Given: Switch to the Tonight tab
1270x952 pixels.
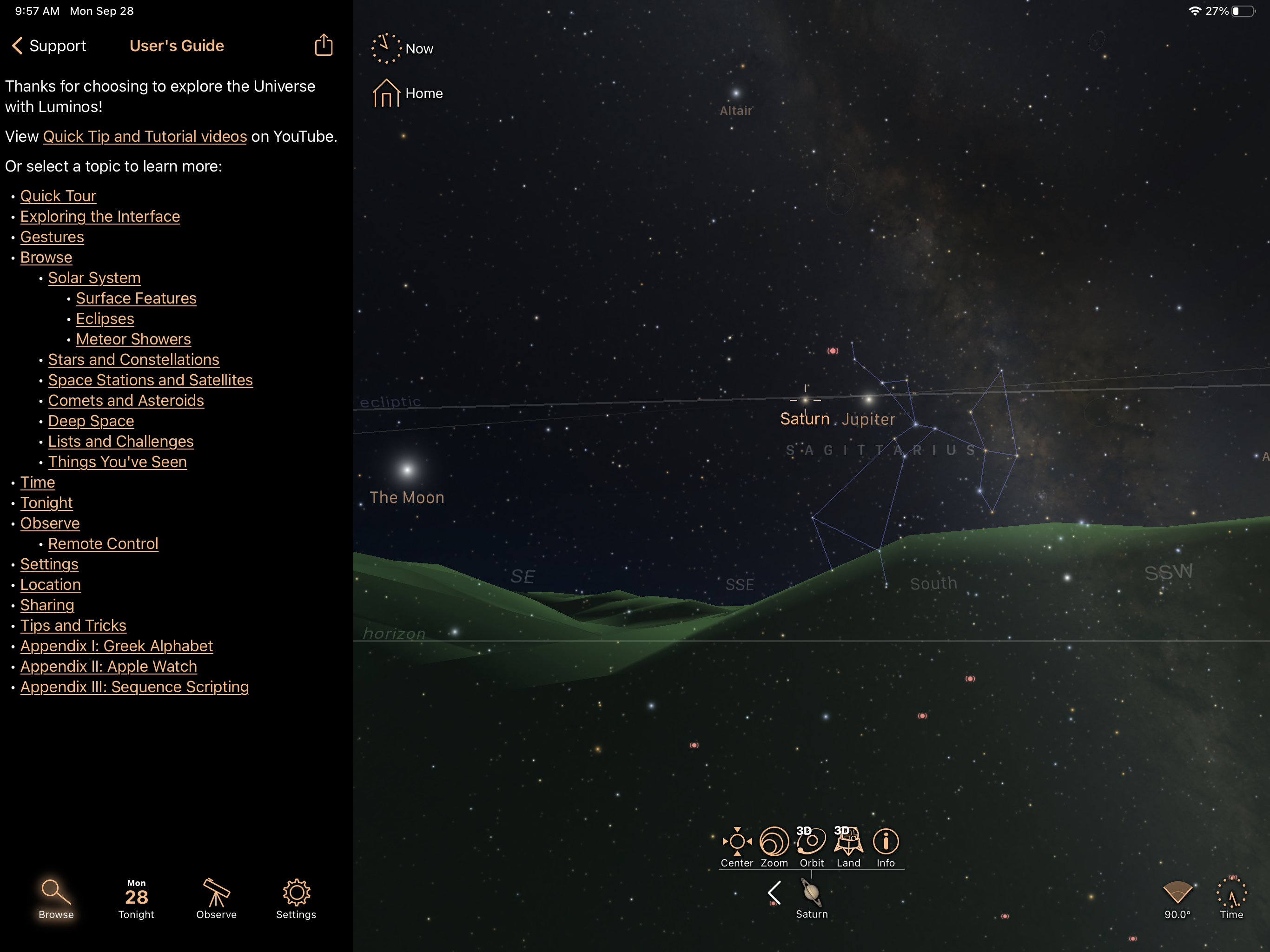Looking at the screenshot, I should click(136, 899).
